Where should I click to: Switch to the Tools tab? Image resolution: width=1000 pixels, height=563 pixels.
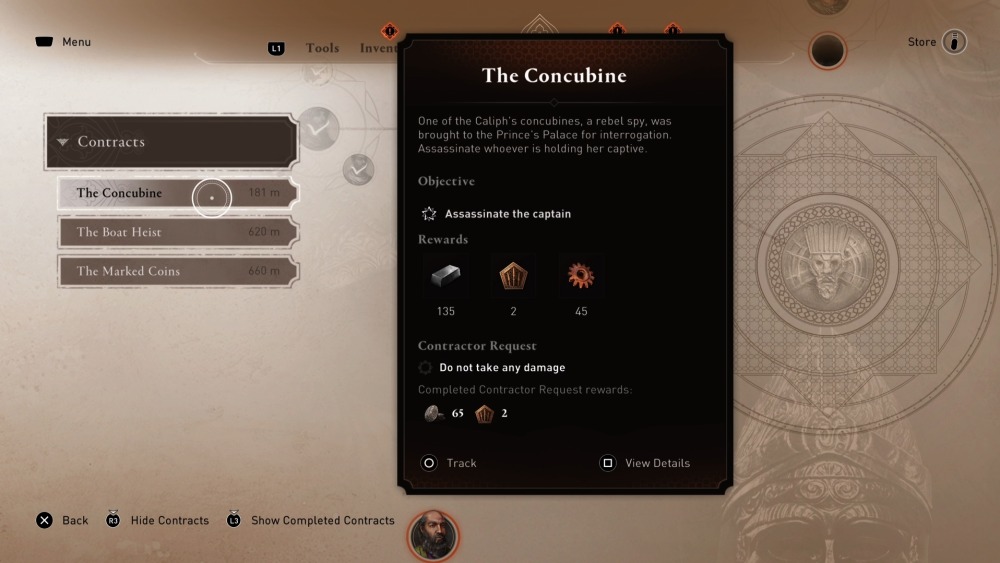coord(322,48)
